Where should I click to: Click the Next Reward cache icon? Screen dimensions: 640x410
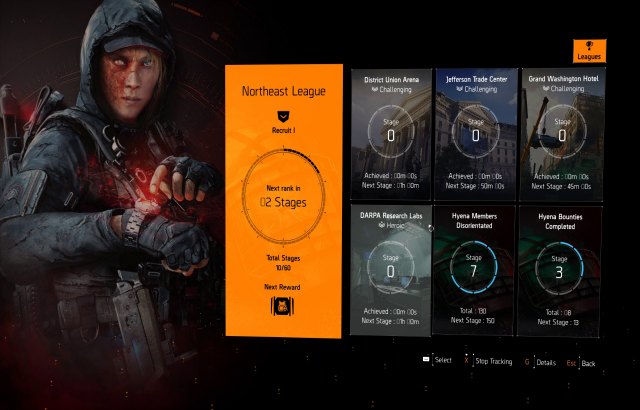284,305
